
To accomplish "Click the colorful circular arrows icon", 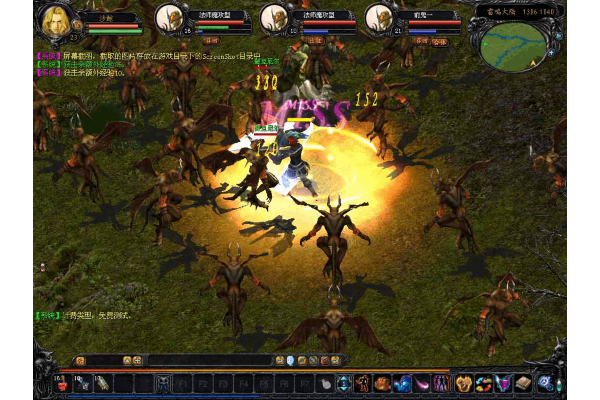I will (483, 382).
